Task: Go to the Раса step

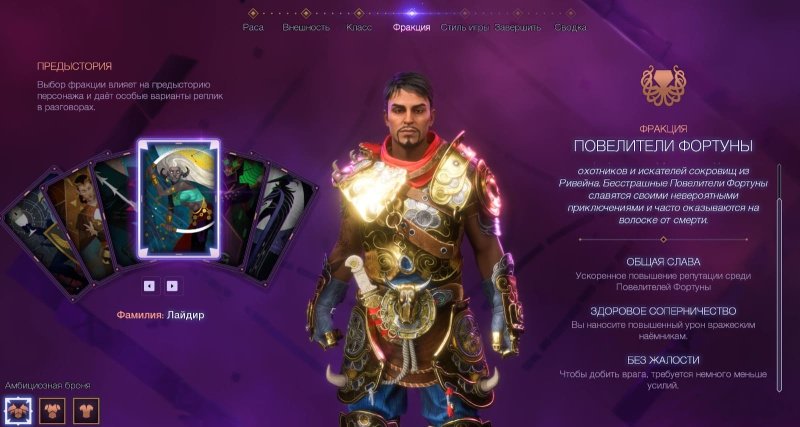Action: tap(253, 27)
